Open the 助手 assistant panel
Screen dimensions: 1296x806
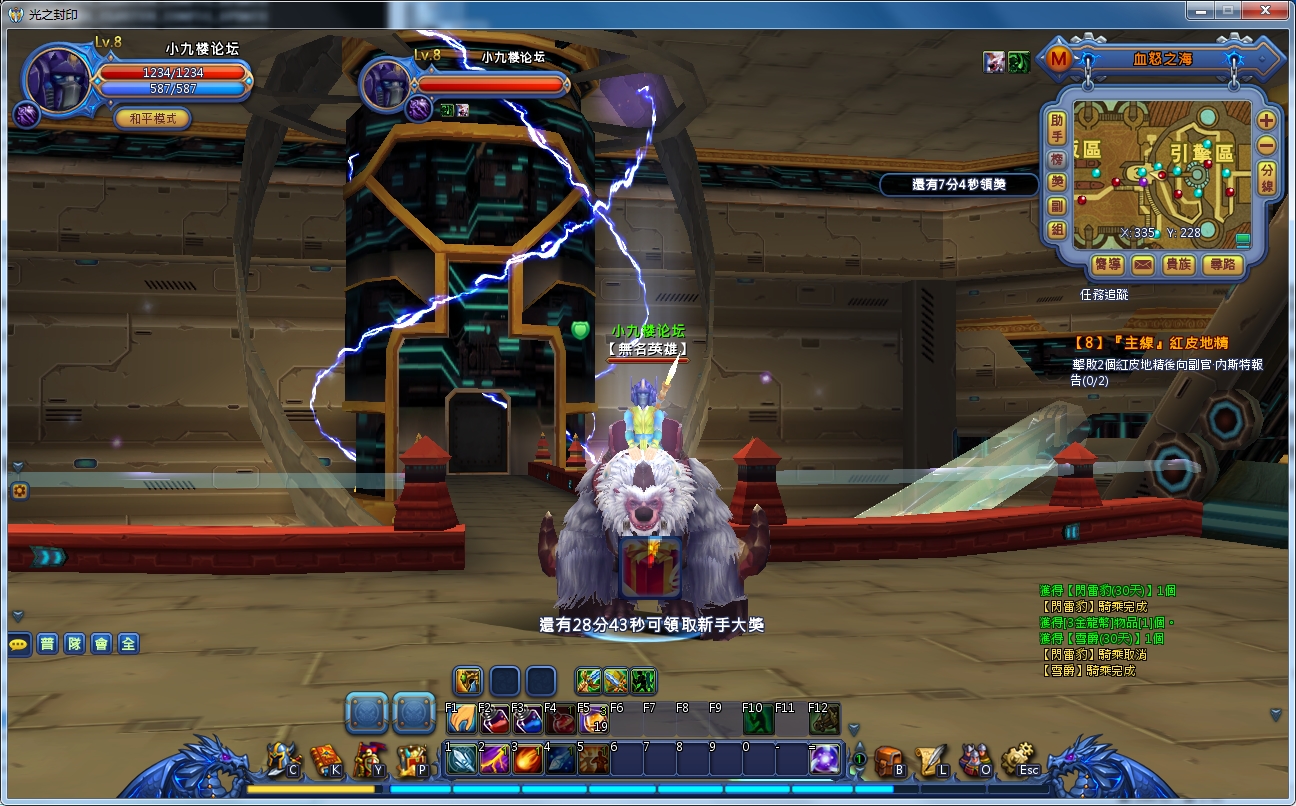pyautogui.click(x=1057, y=128)
